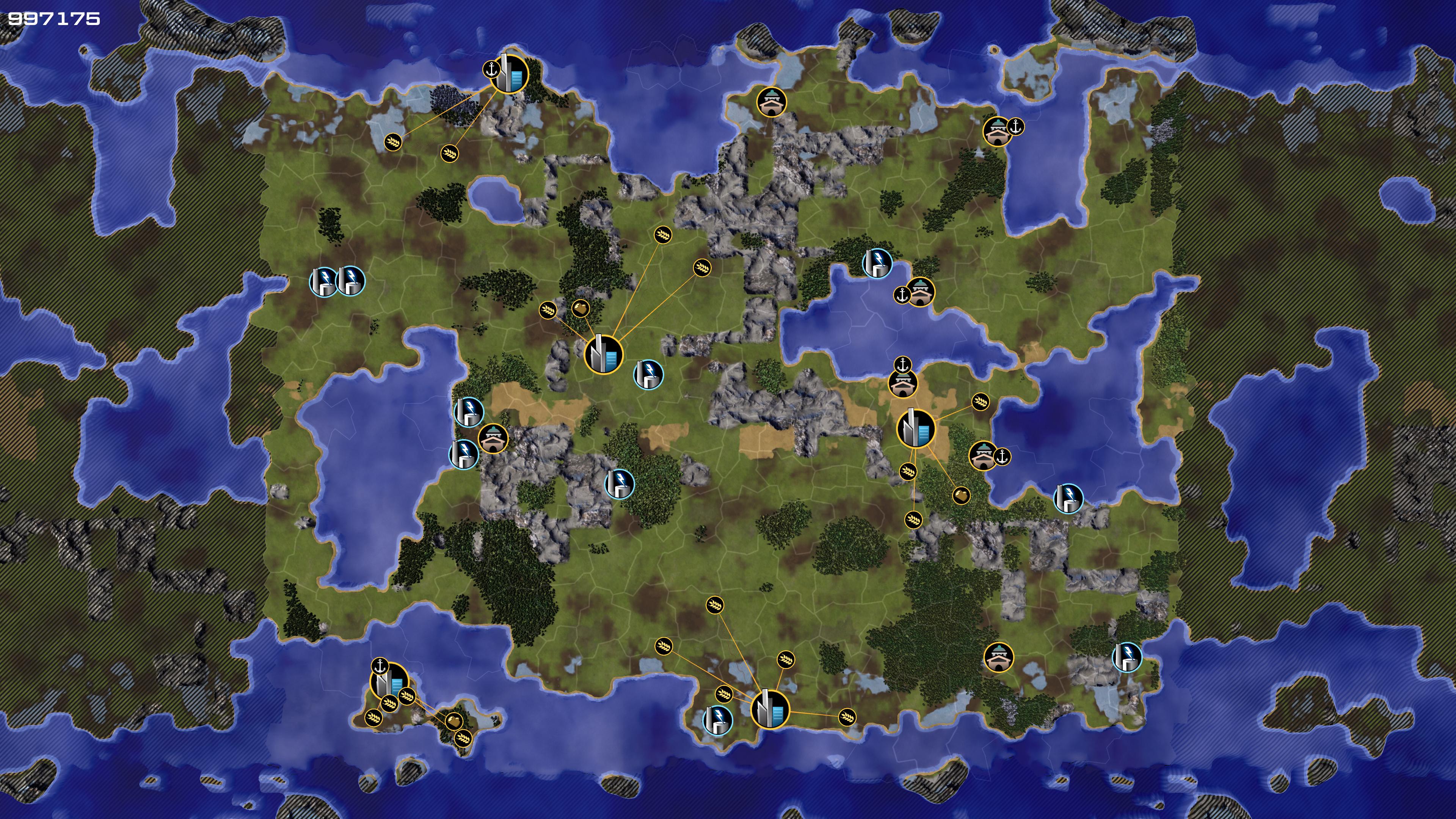The image size is (1456, 819).
Task: Select the temple icon with an anchor above it
Action: [903, 384]
